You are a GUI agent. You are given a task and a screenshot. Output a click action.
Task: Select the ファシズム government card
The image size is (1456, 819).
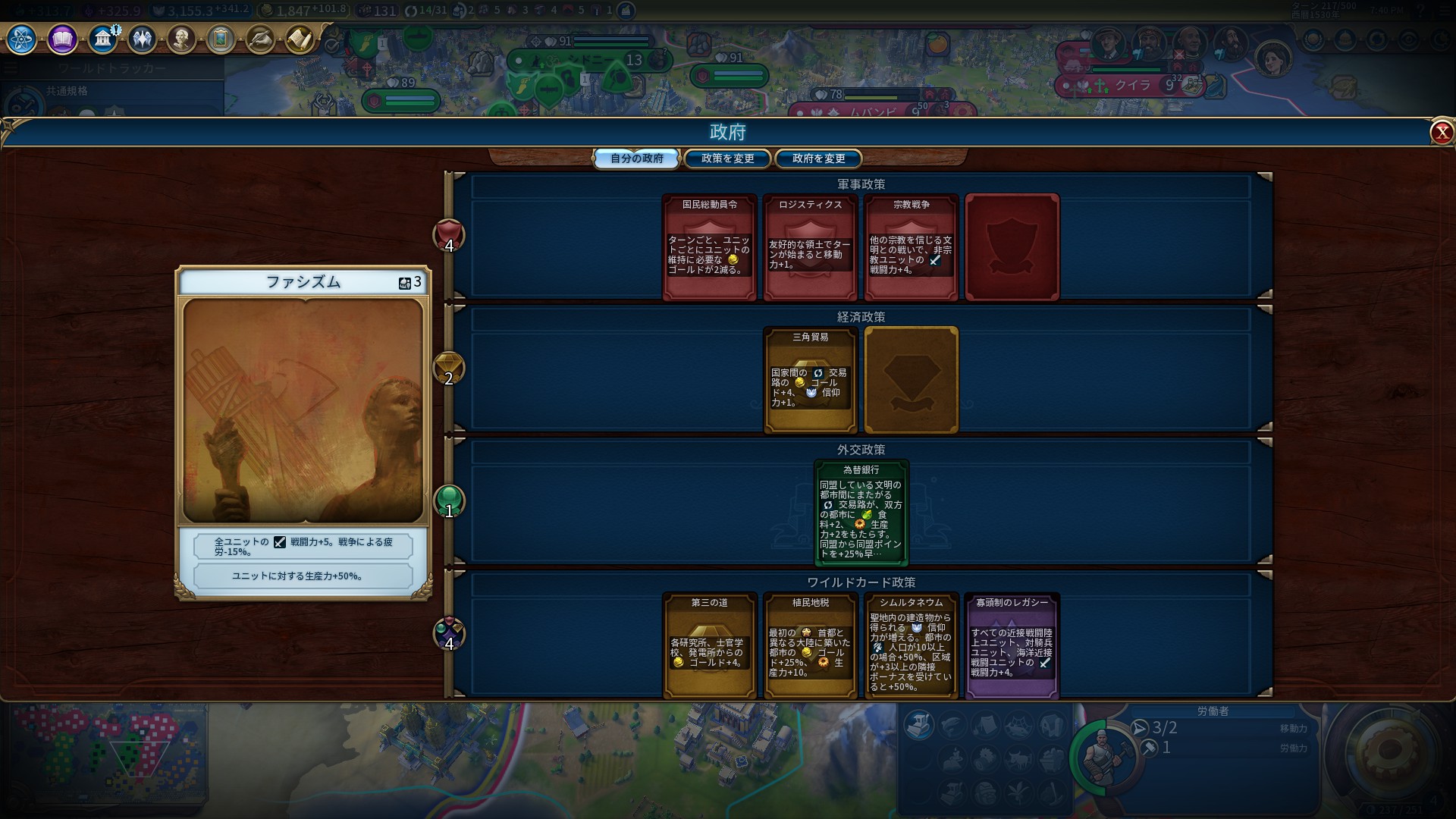pyautogui.click(x=303, y=432)
